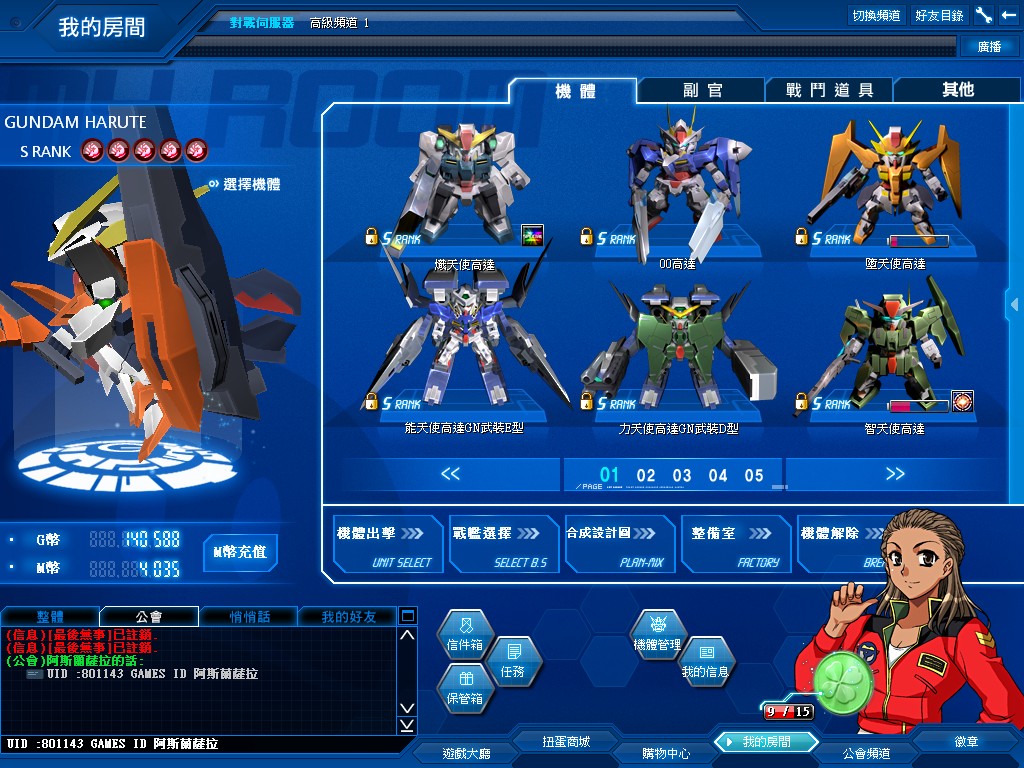The height and width of the screenshot is (768, 1024).
Task: Open the 戰鬥道具 tab
Action: pyautogui.click(x=829, y=90)
